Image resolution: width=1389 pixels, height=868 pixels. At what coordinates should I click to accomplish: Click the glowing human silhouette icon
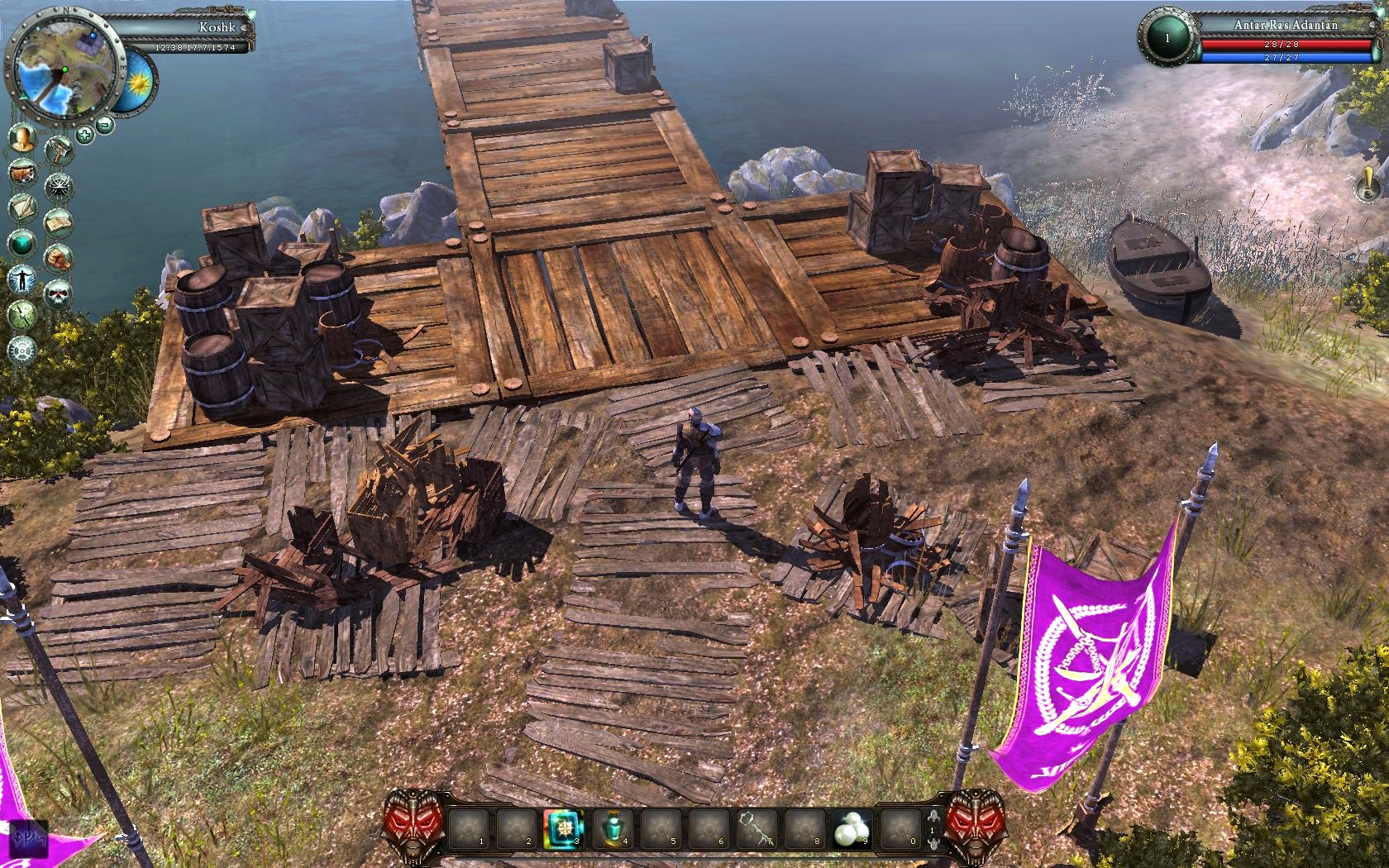(x=22, y=279)
